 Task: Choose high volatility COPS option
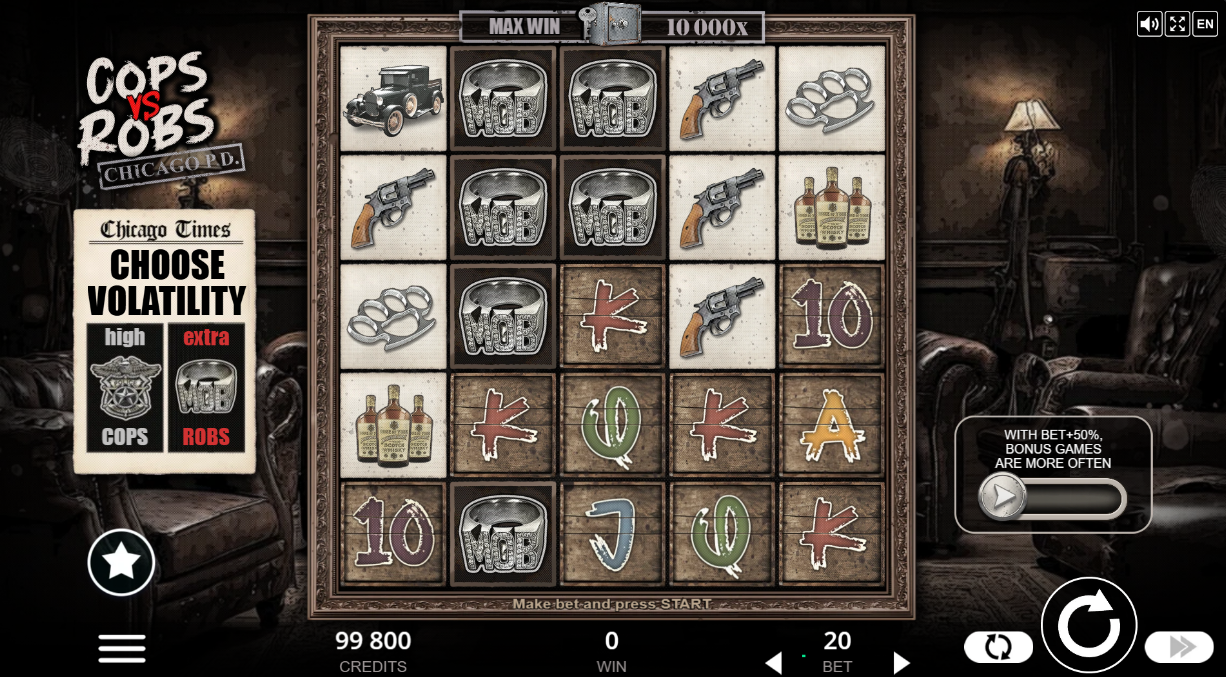tap(125, 387)
